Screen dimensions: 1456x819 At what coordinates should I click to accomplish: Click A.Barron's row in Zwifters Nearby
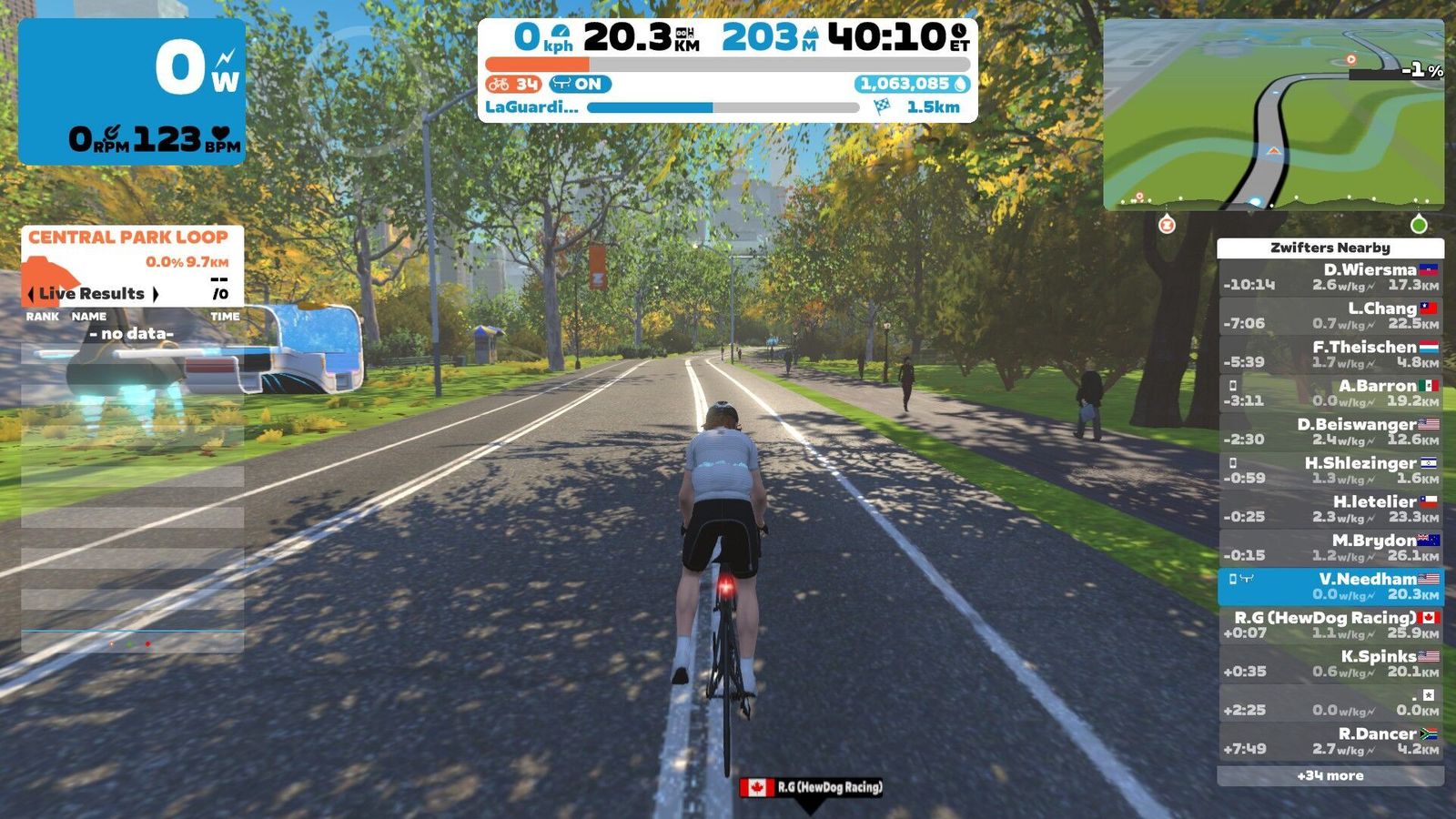click(1330, 393)
